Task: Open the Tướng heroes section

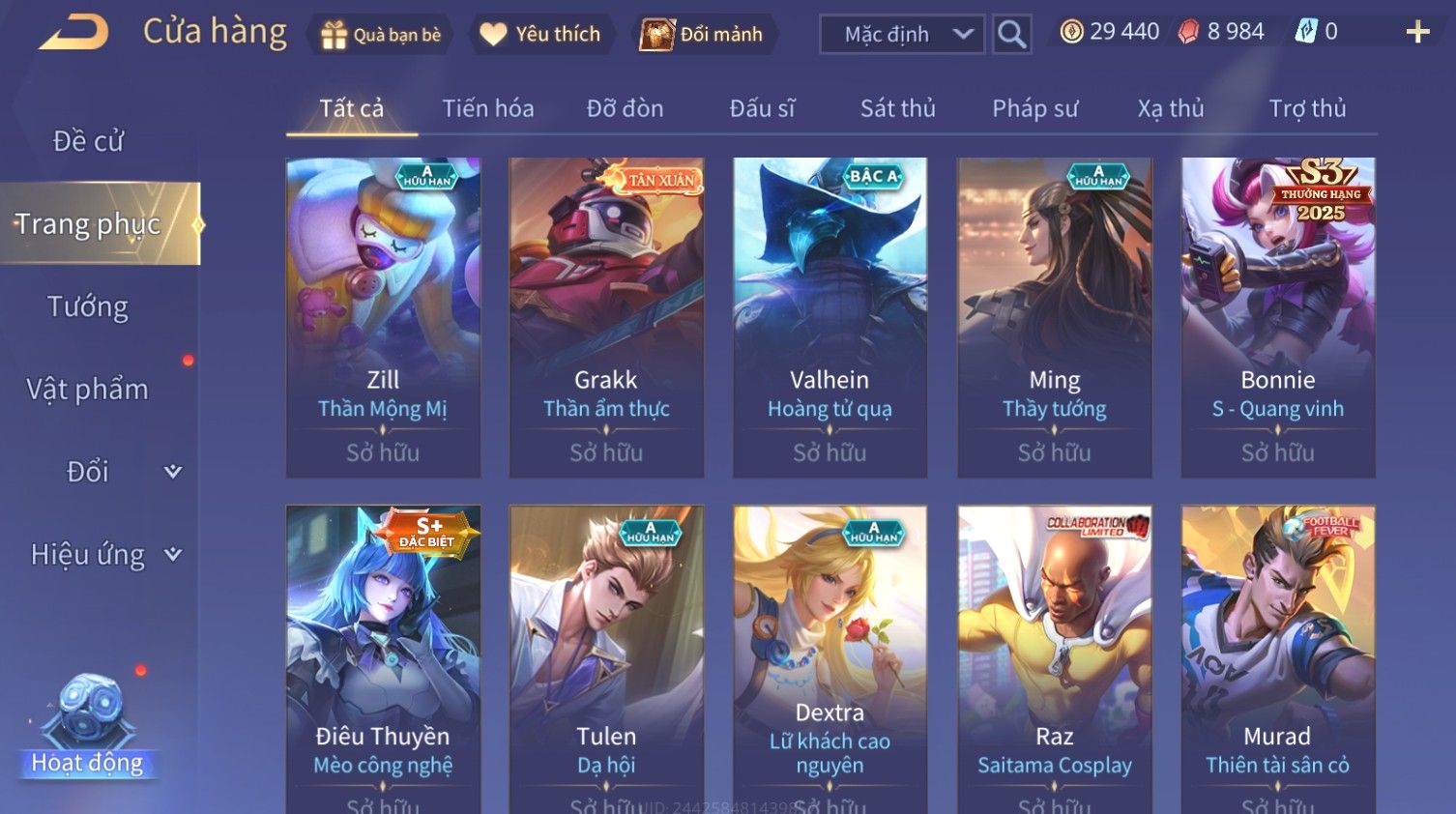Action: [88, 307]
